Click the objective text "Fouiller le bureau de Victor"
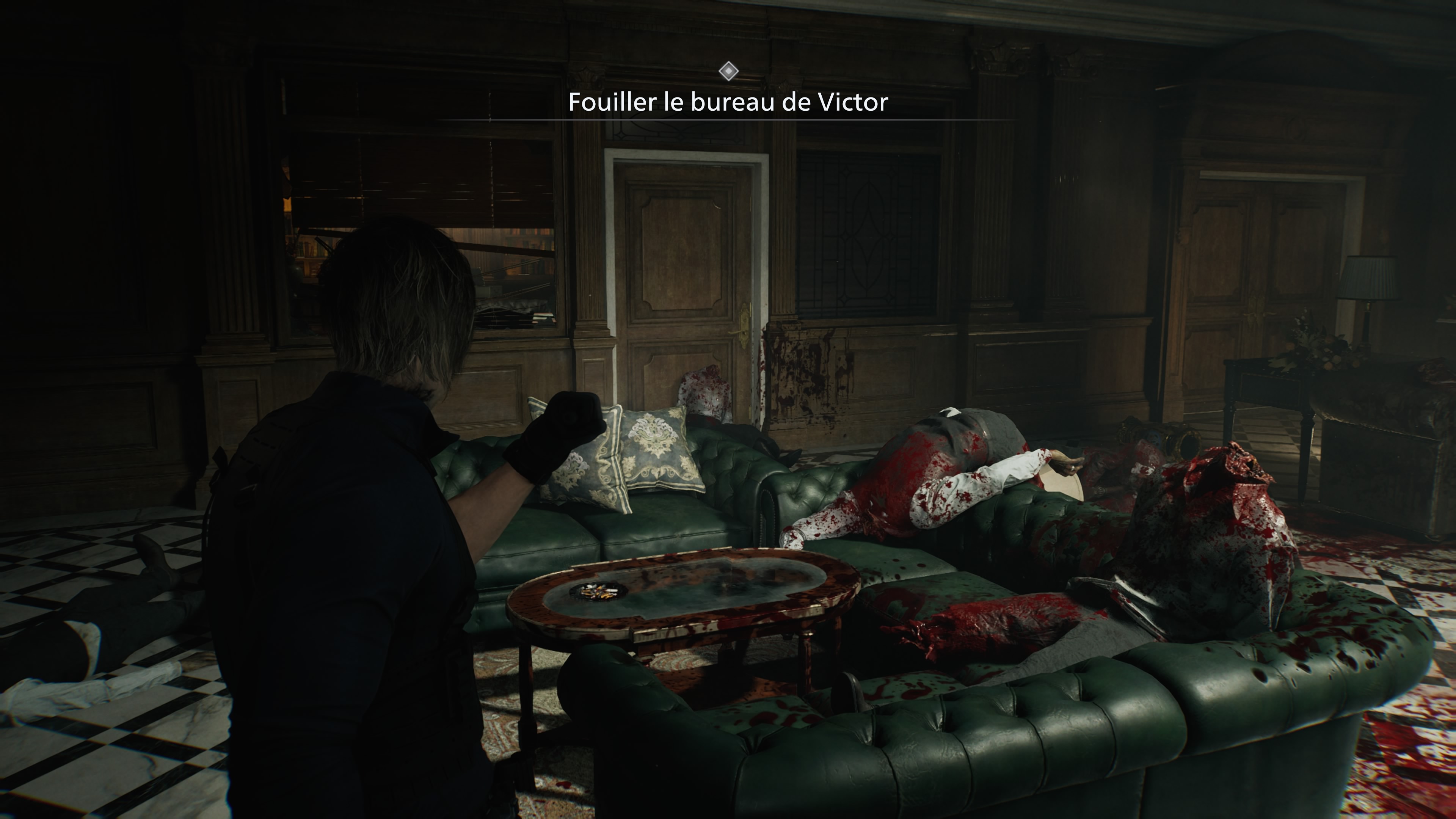The width and height of the screenshot is (1456, 819). [728, 102]
